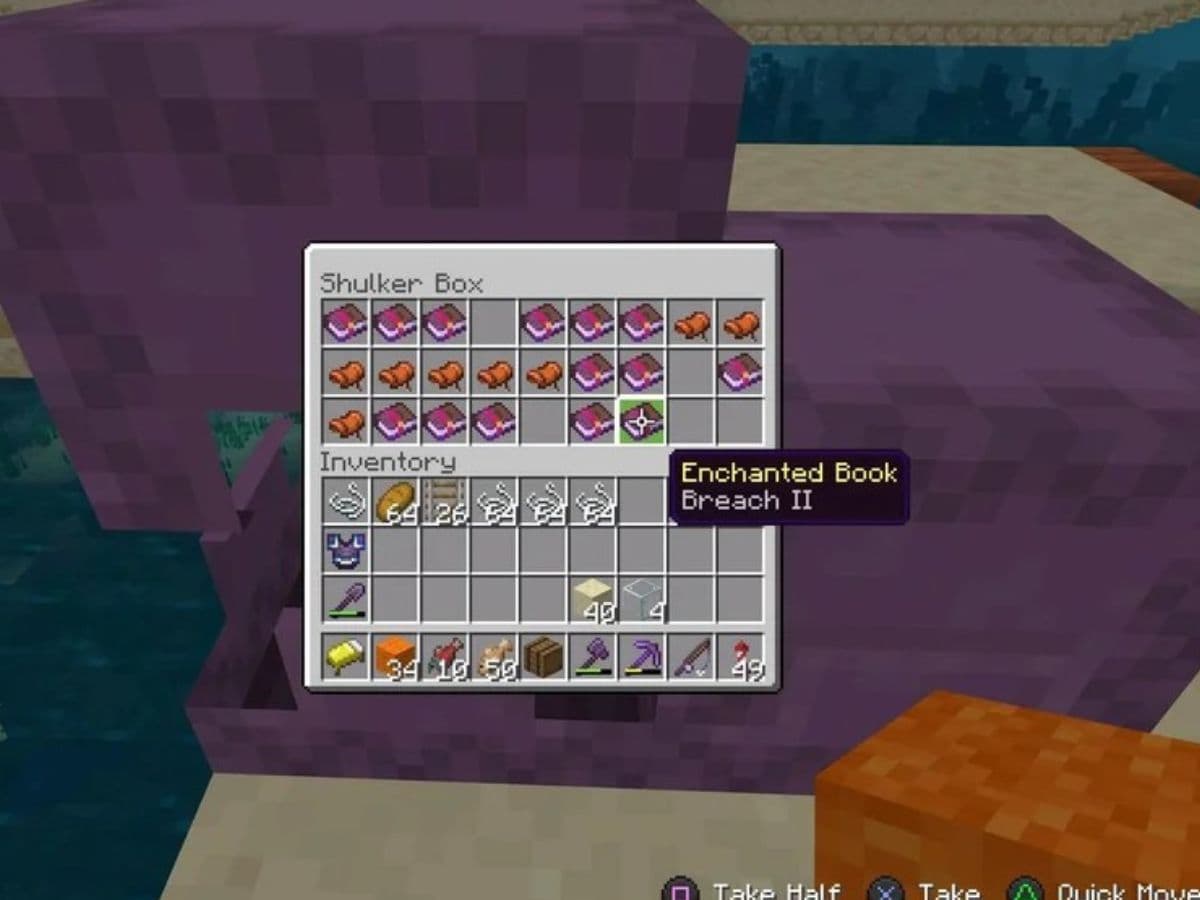The width and height of the screenshot is (1200, 900).
Task: Pick up the glass block stack of 4
Action: click(642, 599)
